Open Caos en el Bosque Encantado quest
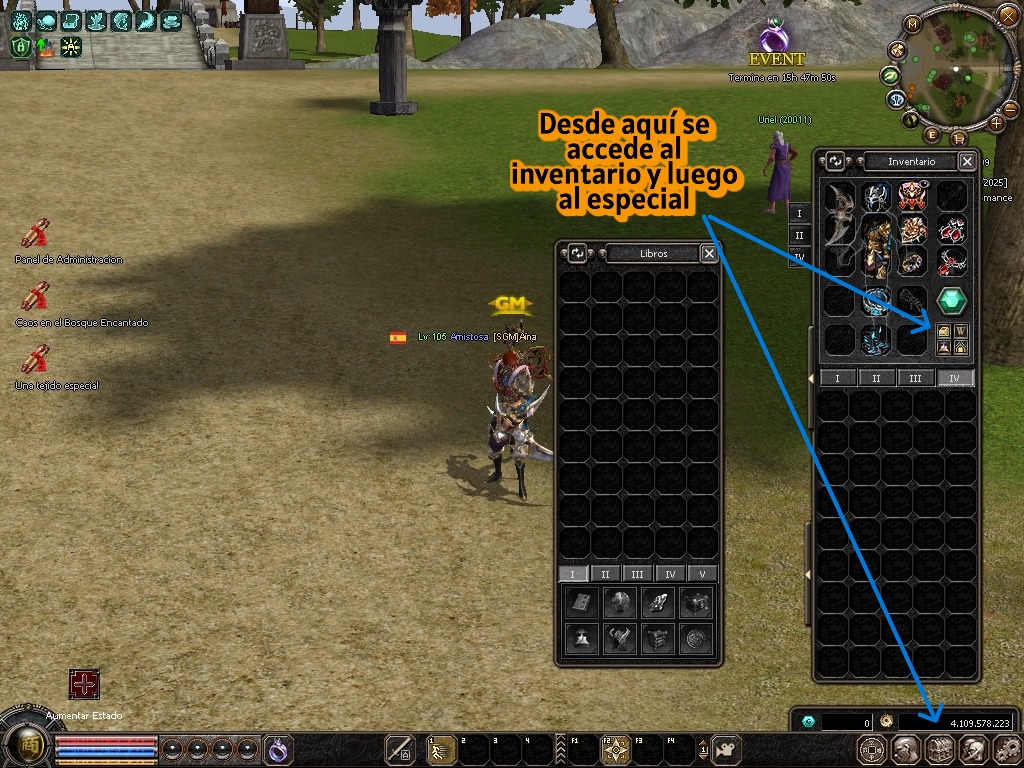The image size is (1024, 768). (x=37, y=296)
